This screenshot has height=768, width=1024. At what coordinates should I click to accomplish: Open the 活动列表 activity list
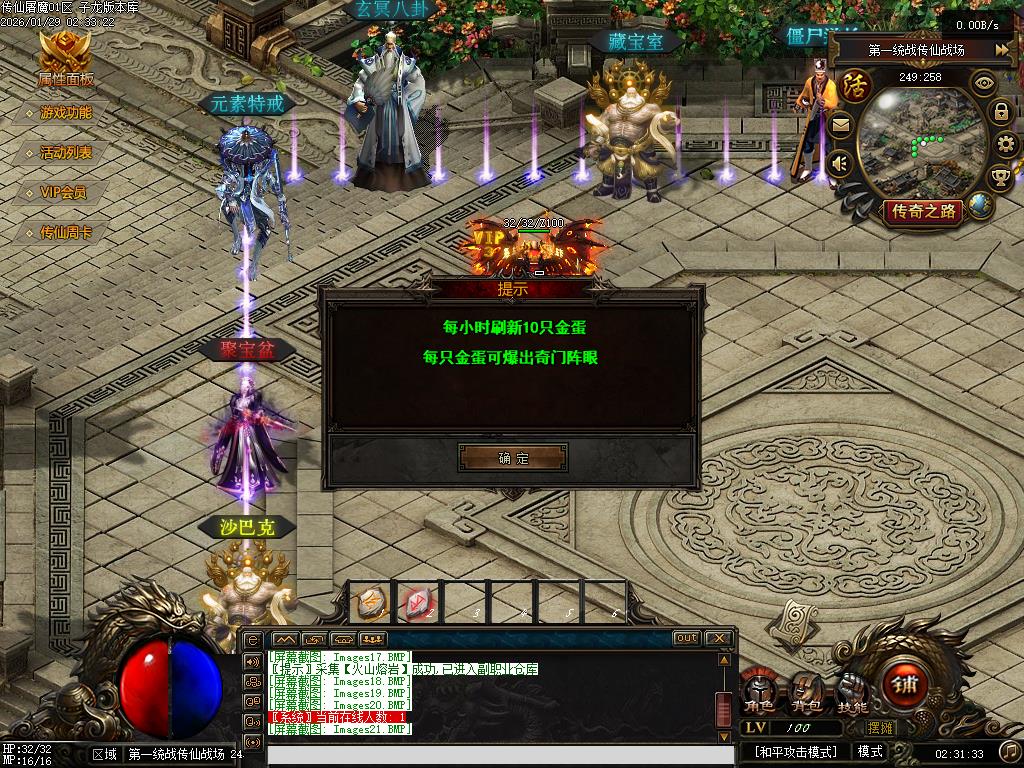click(x=66, y=153)
